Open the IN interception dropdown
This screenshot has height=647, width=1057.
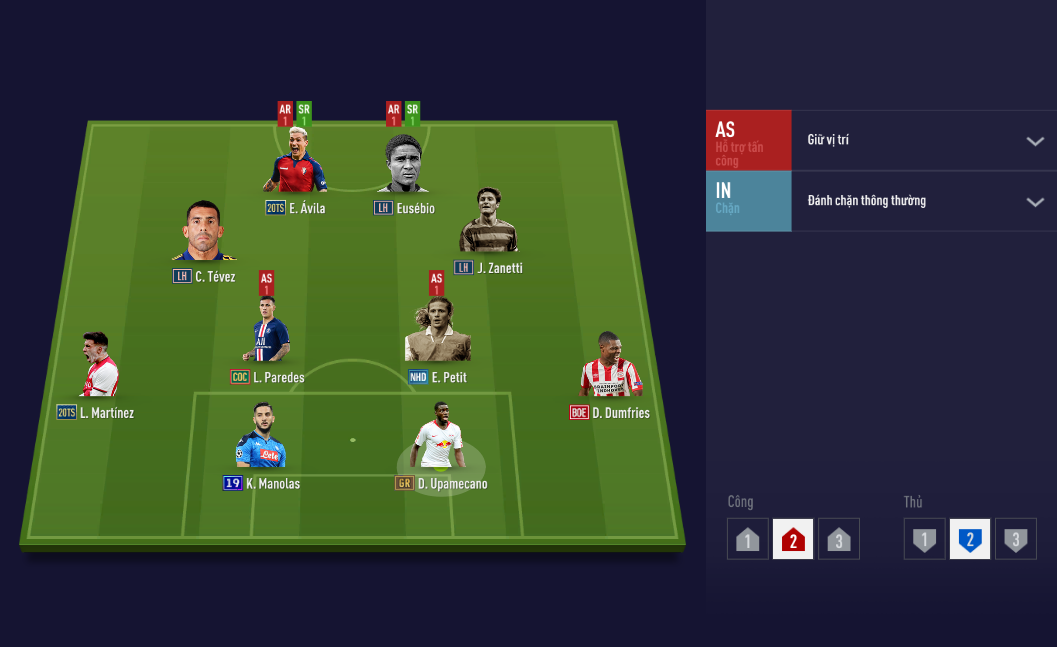click(1034, 202)
